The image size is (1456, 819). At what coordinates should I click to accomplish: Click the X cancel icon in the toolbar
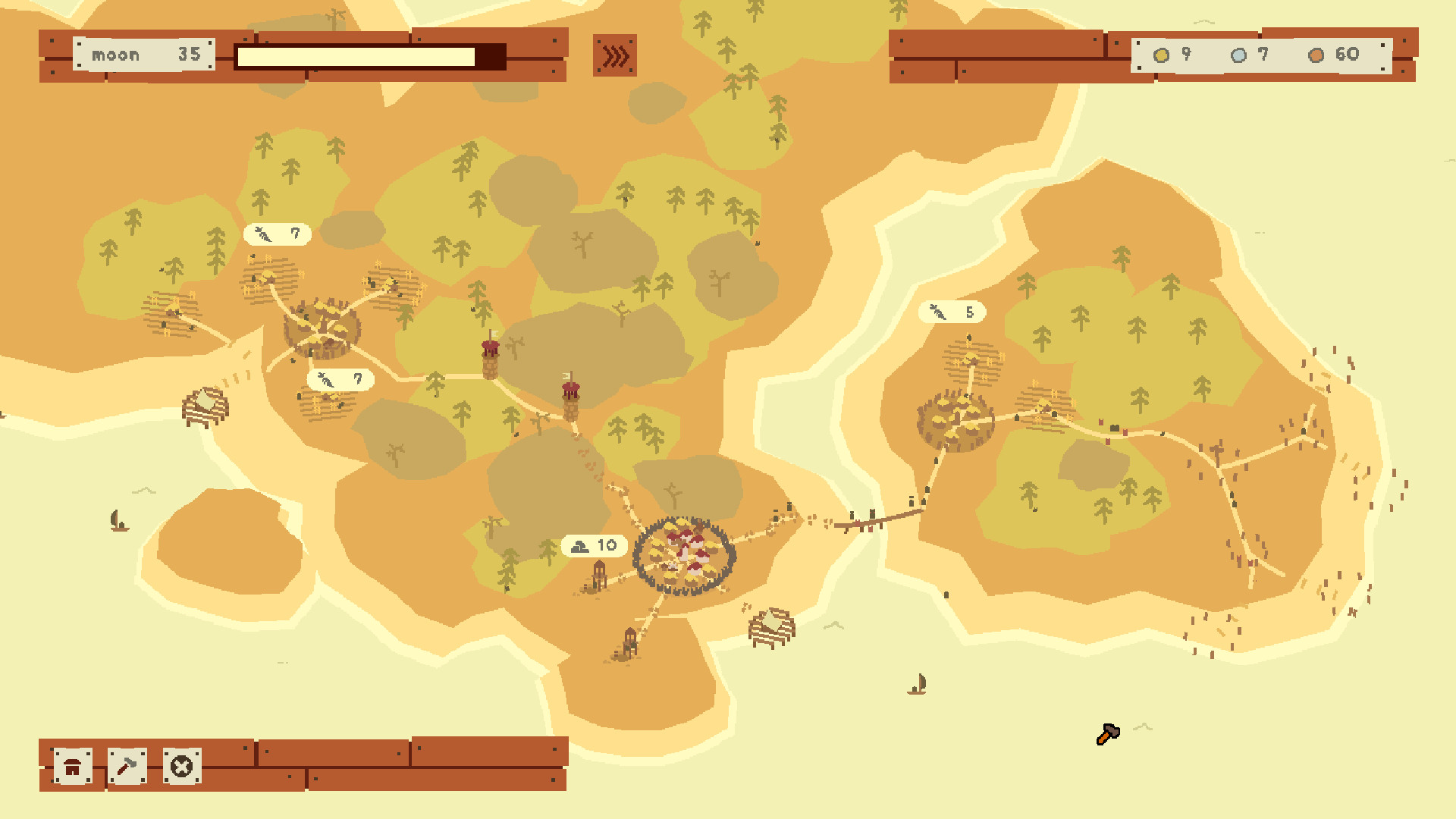click(x=180, y=767)
